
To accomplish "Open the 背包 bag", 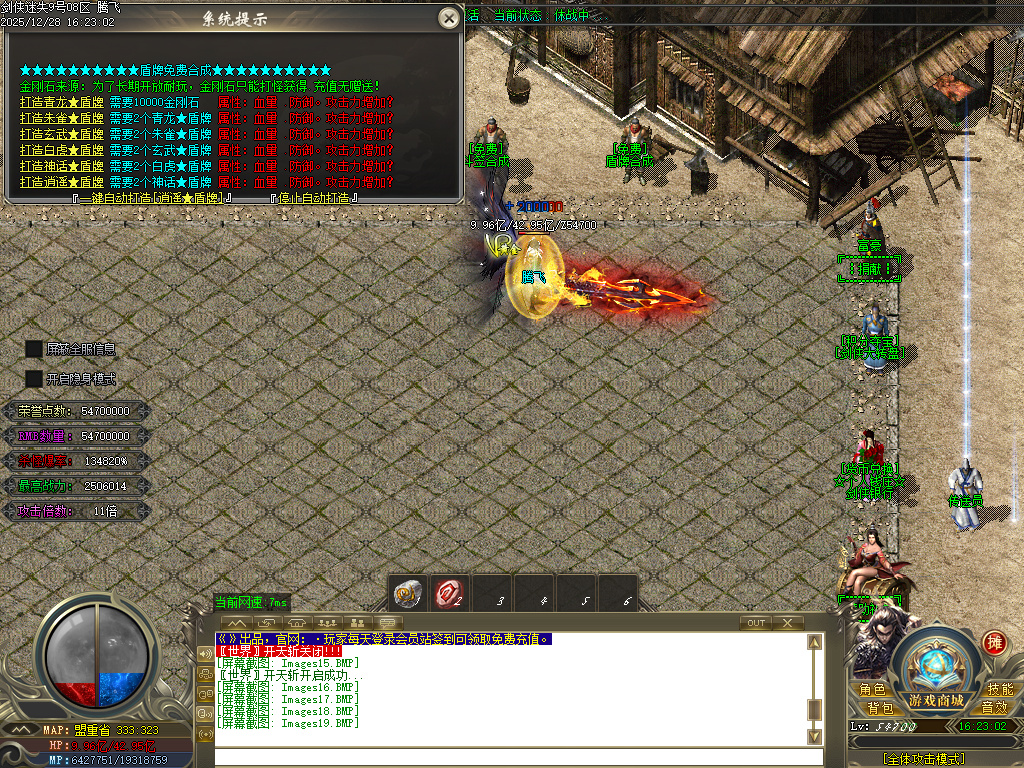I will click(872, 708).
